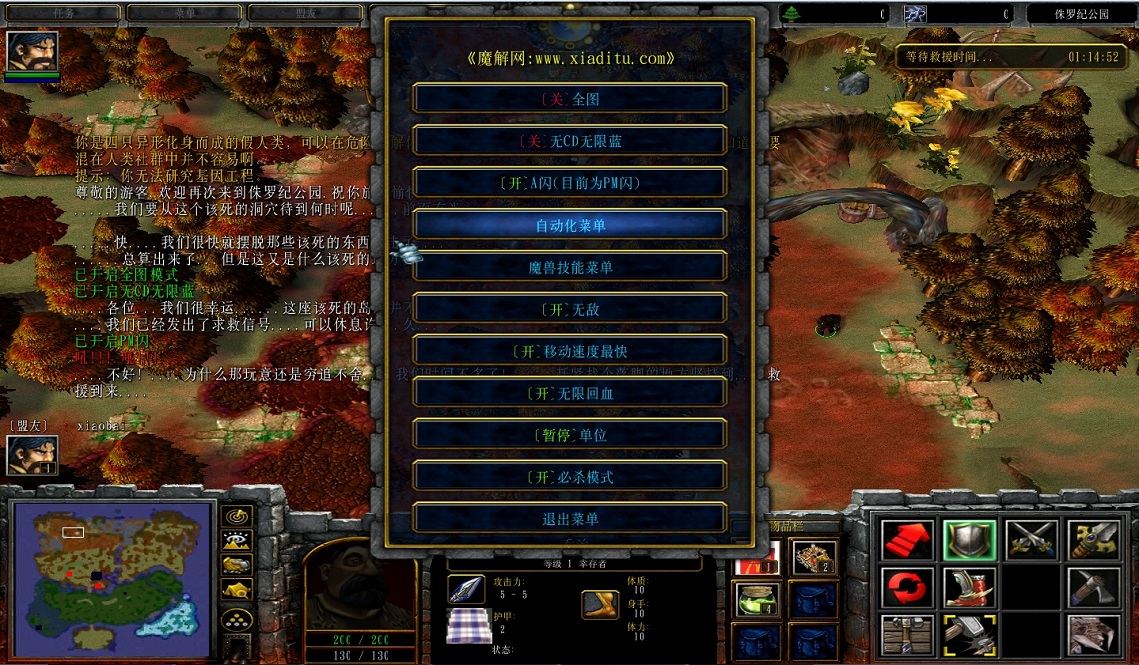Select the treasure chest inventory item
1139x665 pixels.
[x=814, y=558]
